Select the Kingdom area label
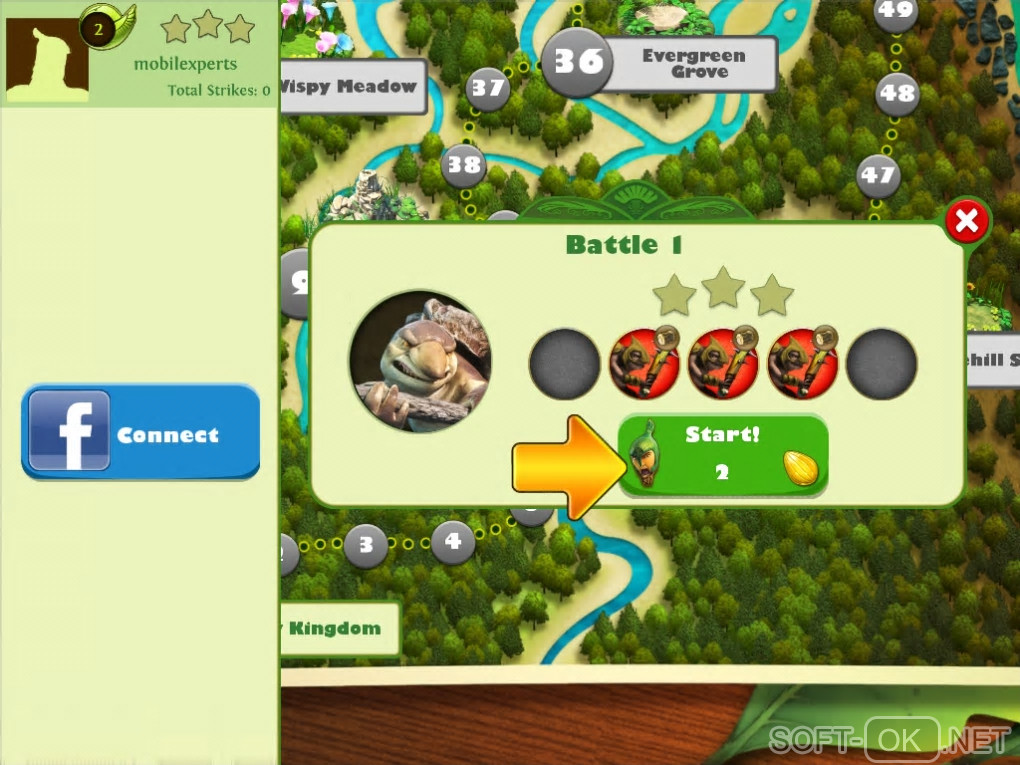 tap(338, 628)
